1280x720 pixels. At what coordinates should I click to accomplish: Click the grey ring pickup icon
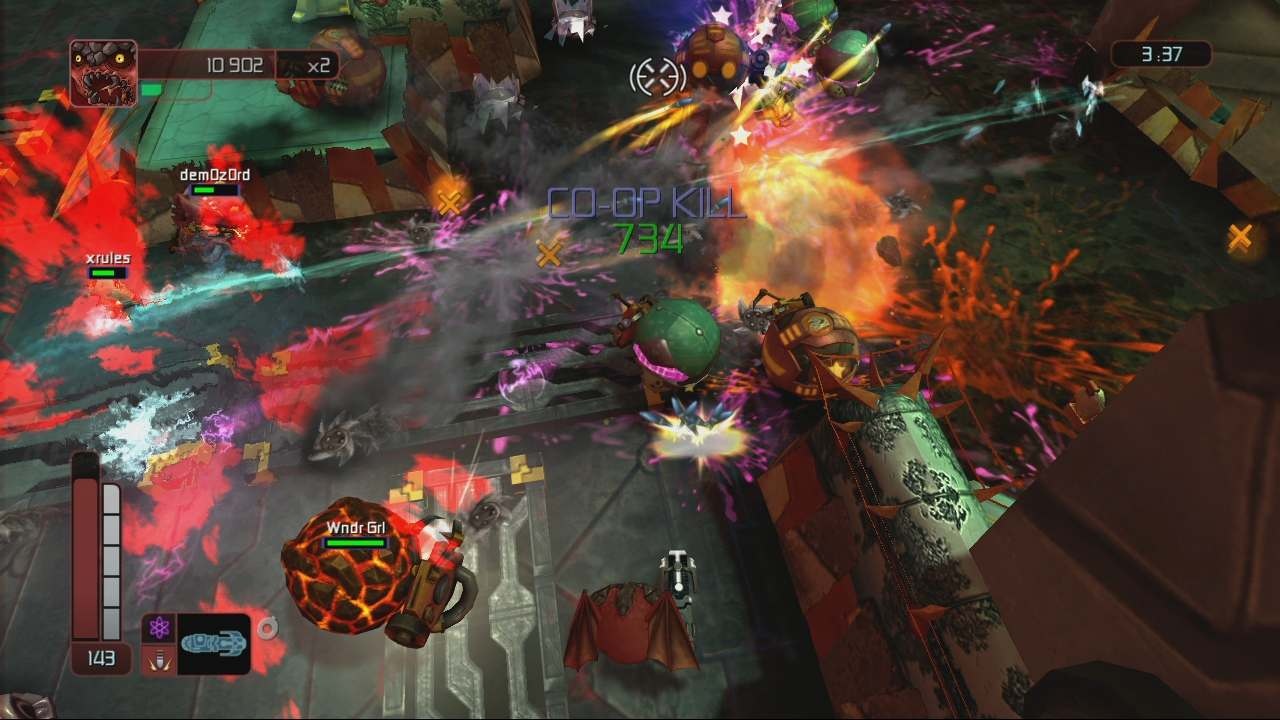coord(265,628)
